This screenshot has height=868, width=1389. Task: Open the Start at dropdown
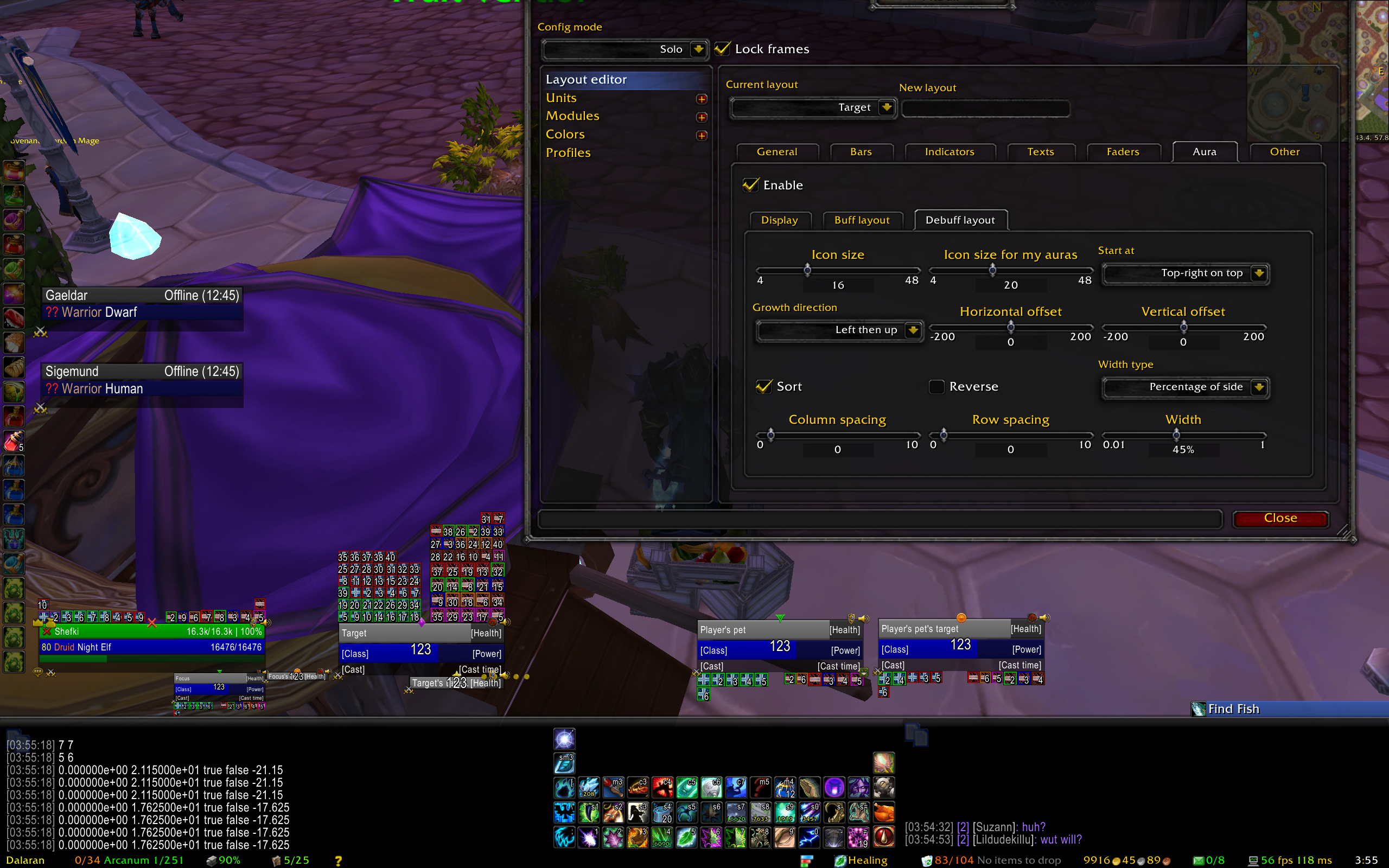(x=1259, y=273)
